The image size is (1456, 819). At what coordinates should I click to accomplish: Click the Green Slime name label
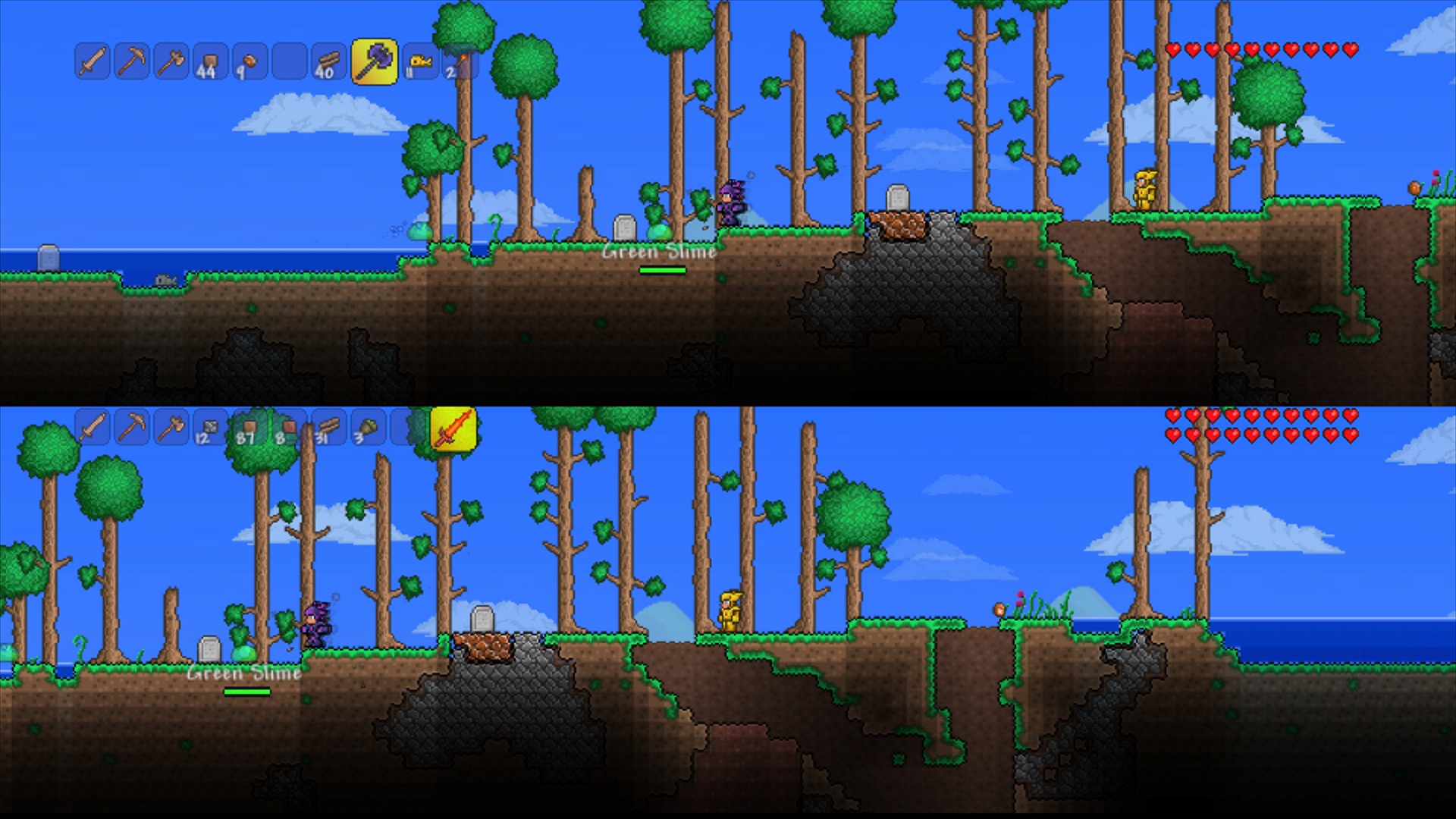(x=658, y=253)
